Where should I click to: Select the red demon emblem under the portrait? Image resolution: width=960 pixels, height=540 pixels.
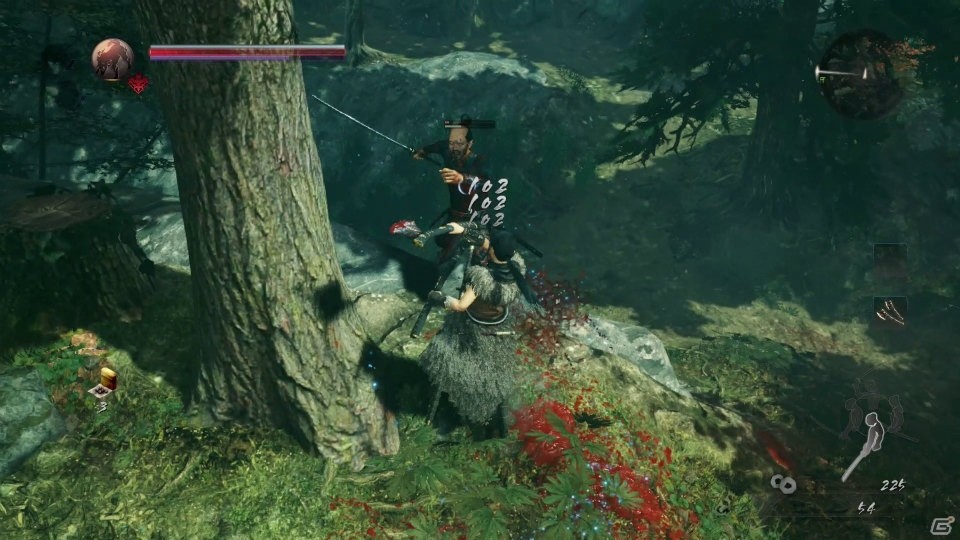137,84
